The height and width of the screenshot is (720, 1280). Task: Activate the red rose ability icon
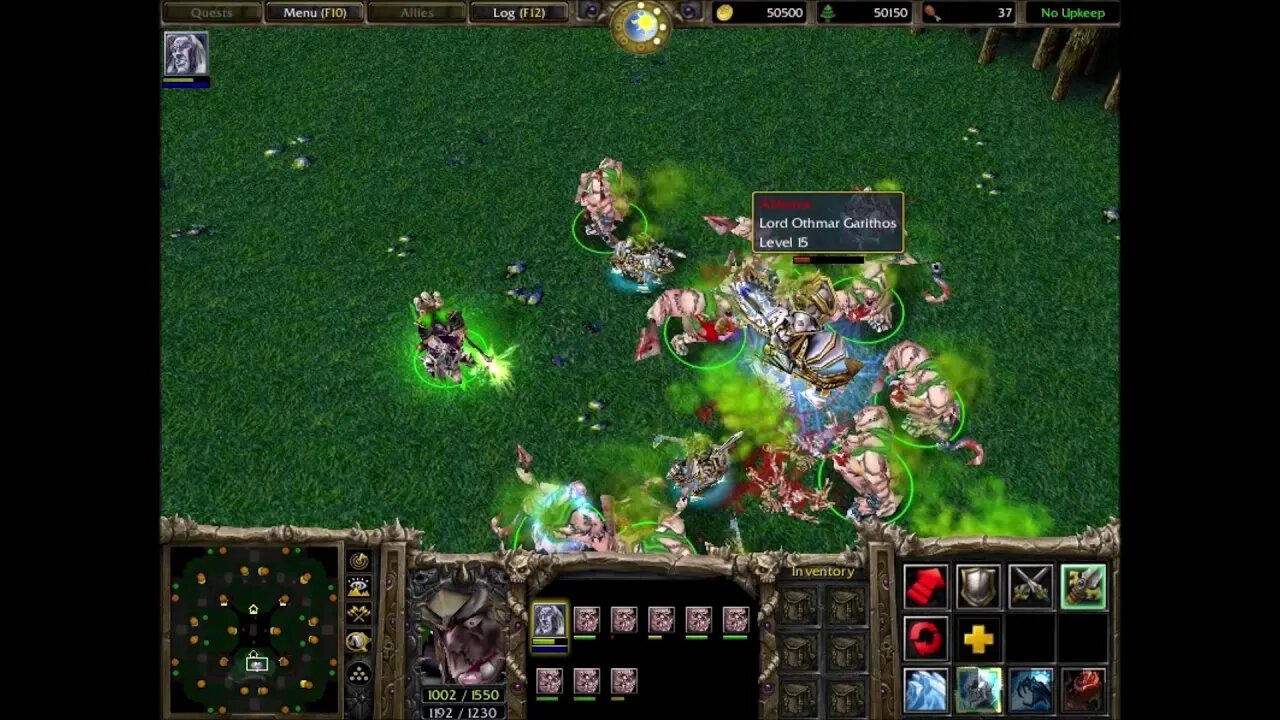point(1084,689)
